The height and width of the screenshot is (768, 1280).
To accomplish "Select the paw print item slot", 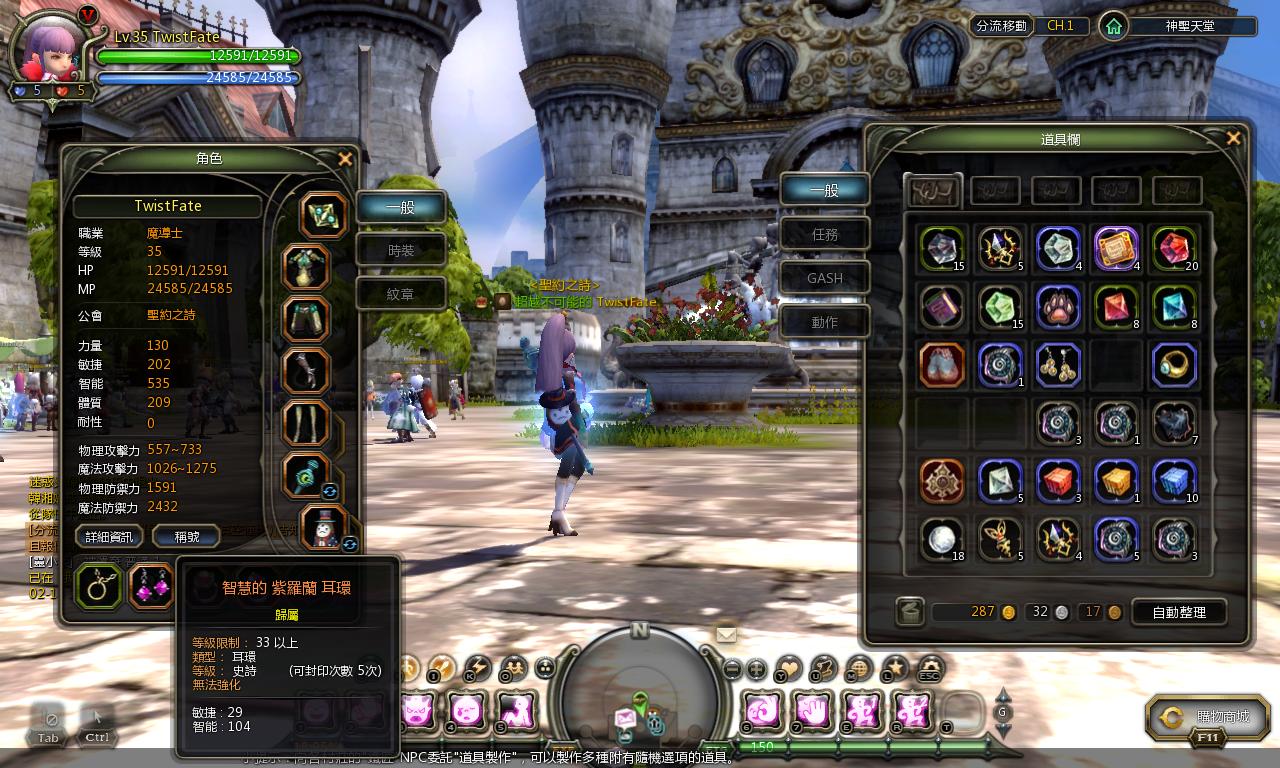I will pyautogui.click(x=1057, y=307).
